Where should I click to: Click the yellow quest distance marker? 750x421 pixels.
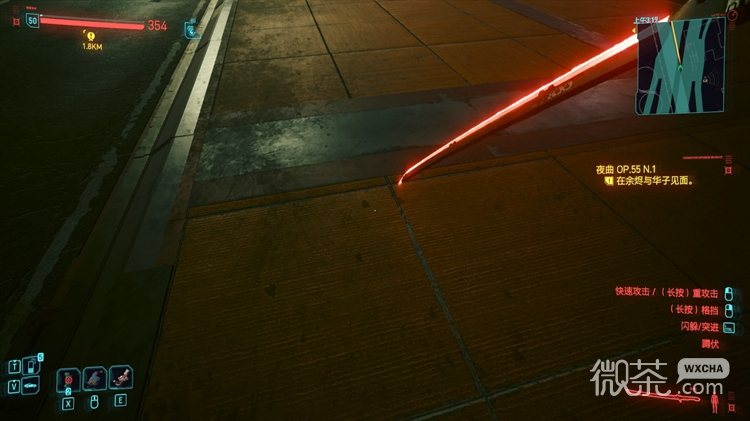[x=90, y=36]
